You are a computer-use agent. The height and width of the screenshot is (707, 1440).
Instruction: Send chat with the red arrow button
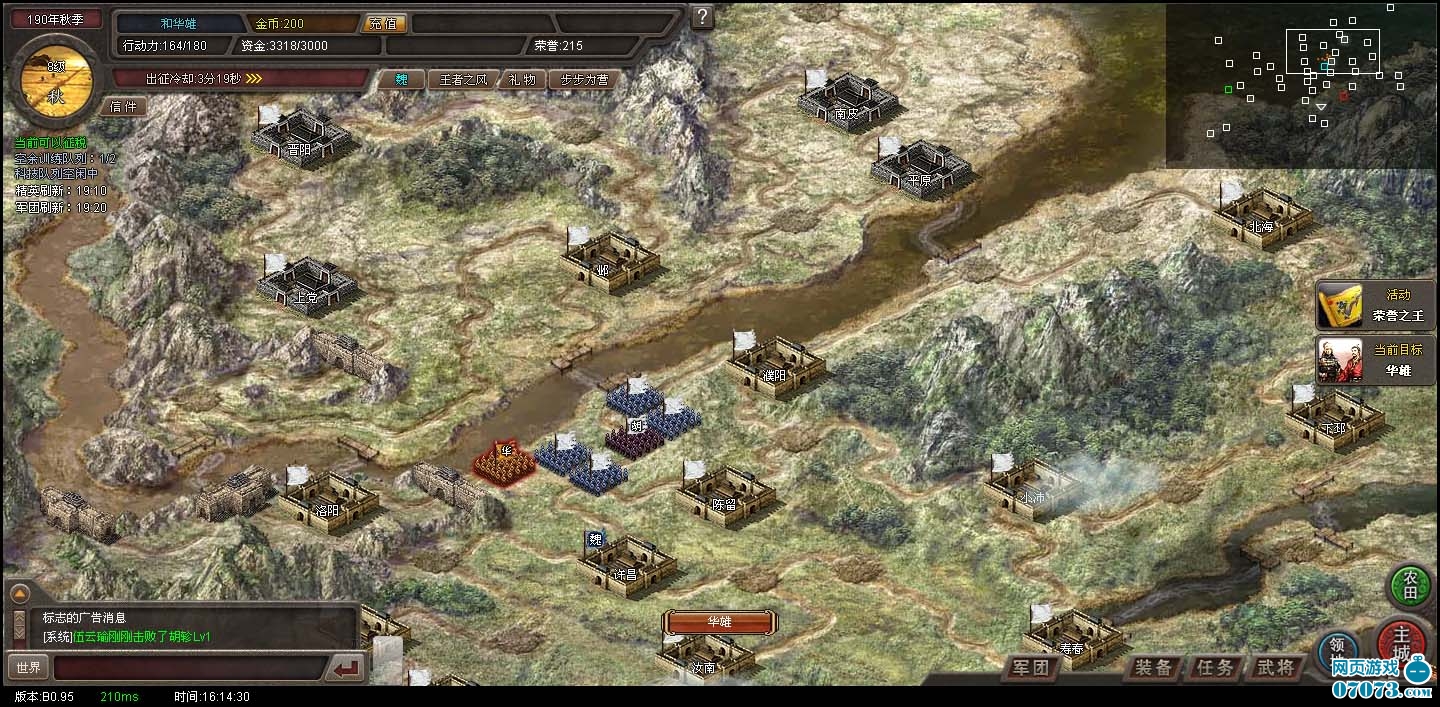click(348, 668)
